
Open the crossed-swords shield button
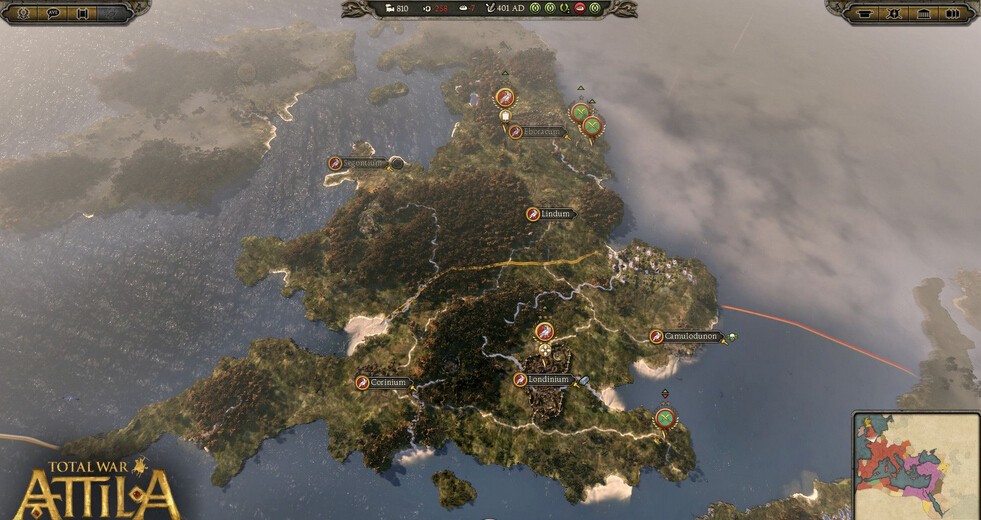click(895, 13)
